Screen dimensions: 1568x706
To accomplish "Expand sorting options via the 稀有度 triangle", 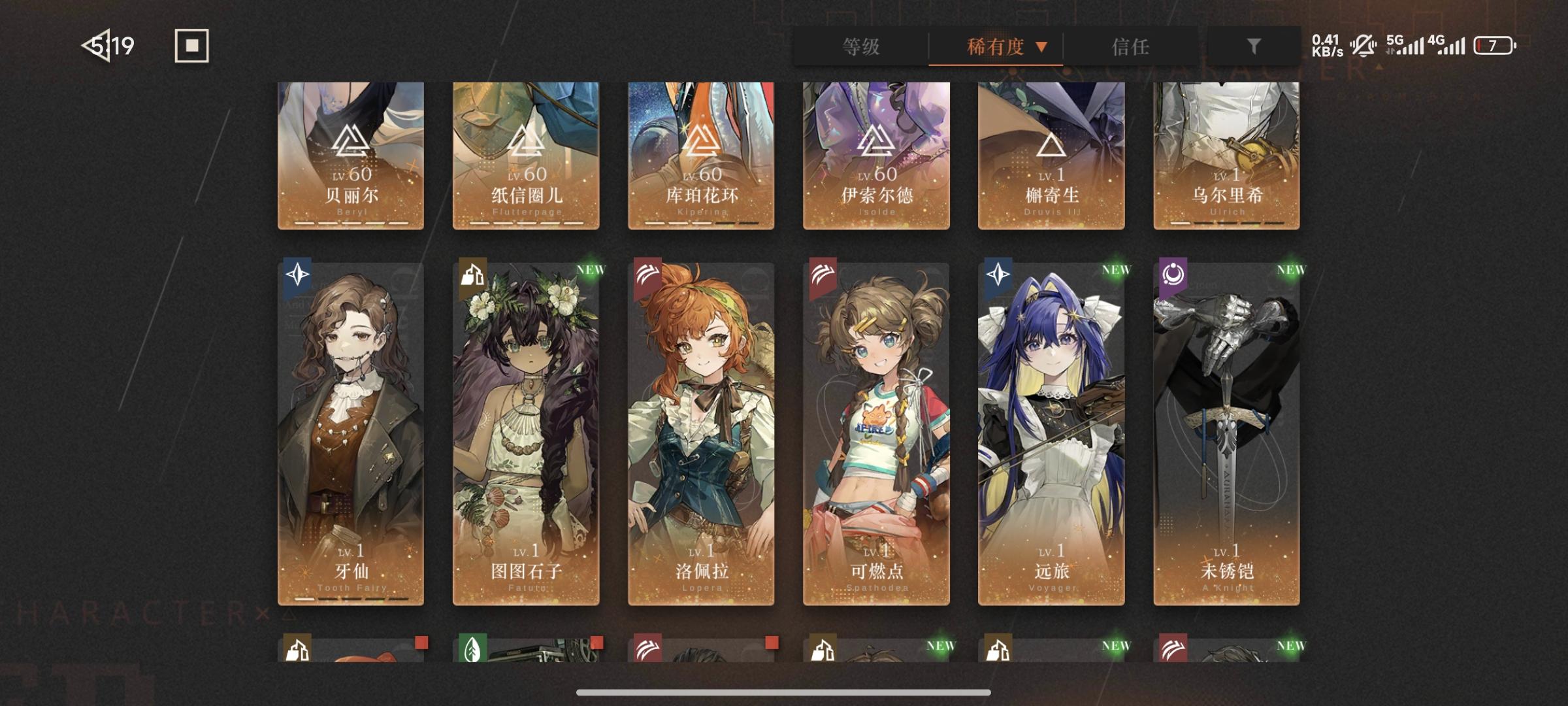I will 1041,47.
